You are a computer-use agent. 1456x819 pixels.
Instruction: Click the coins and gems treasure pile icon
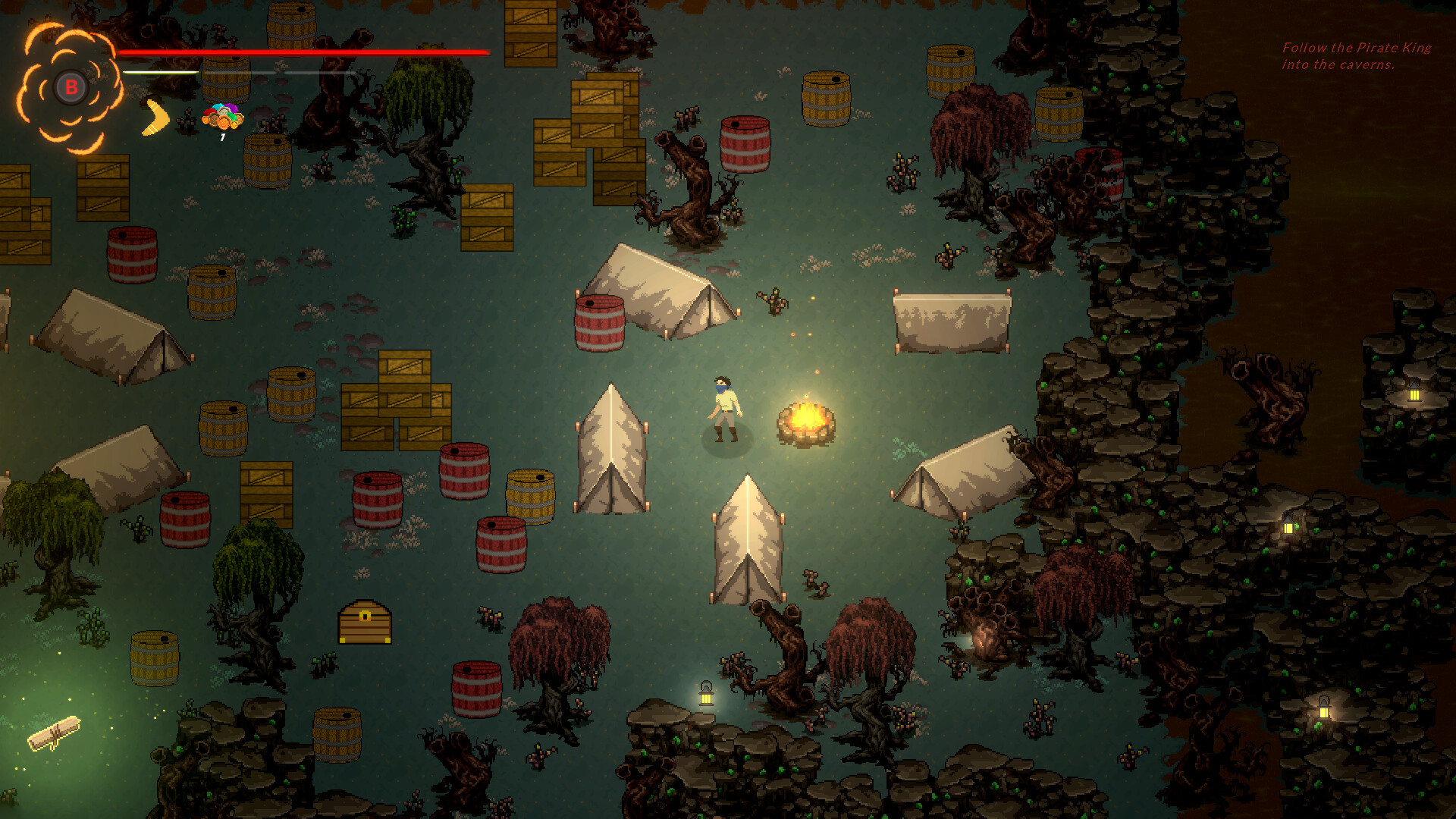223,117
